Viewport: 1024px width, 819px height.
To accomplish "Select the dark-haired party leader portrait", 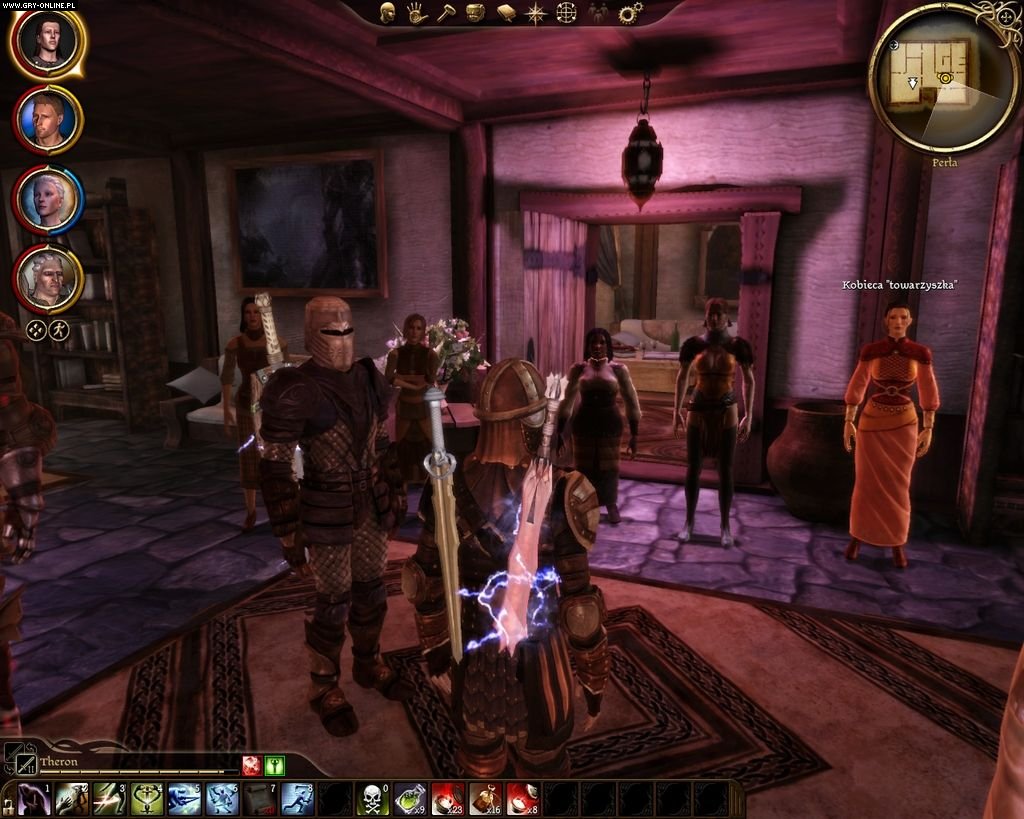I will click(47, 43).
